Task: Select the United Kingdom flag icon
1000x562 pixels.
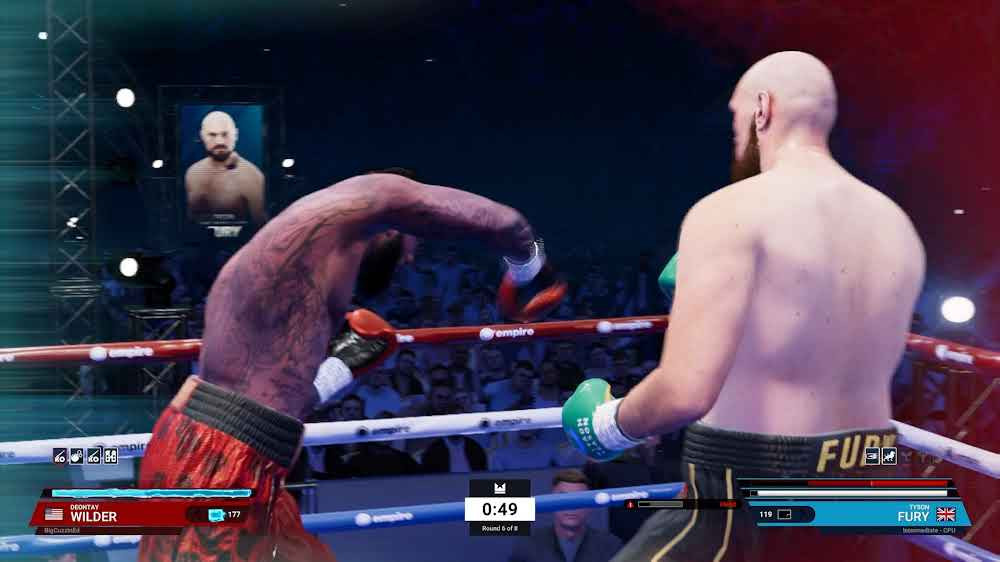Action: [945, 514]
